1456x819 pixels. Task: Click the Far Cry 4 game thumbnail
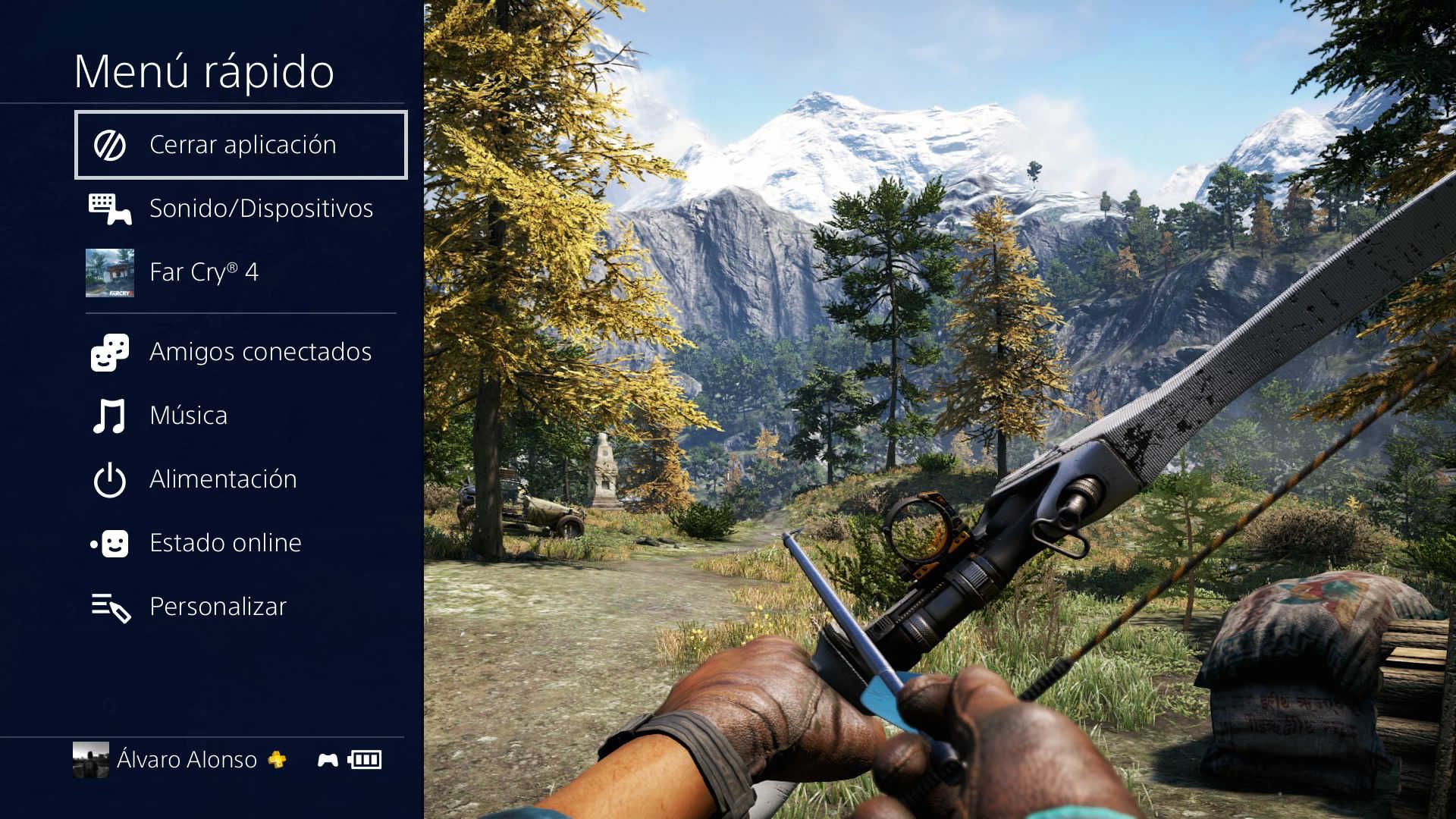point(110,273)
